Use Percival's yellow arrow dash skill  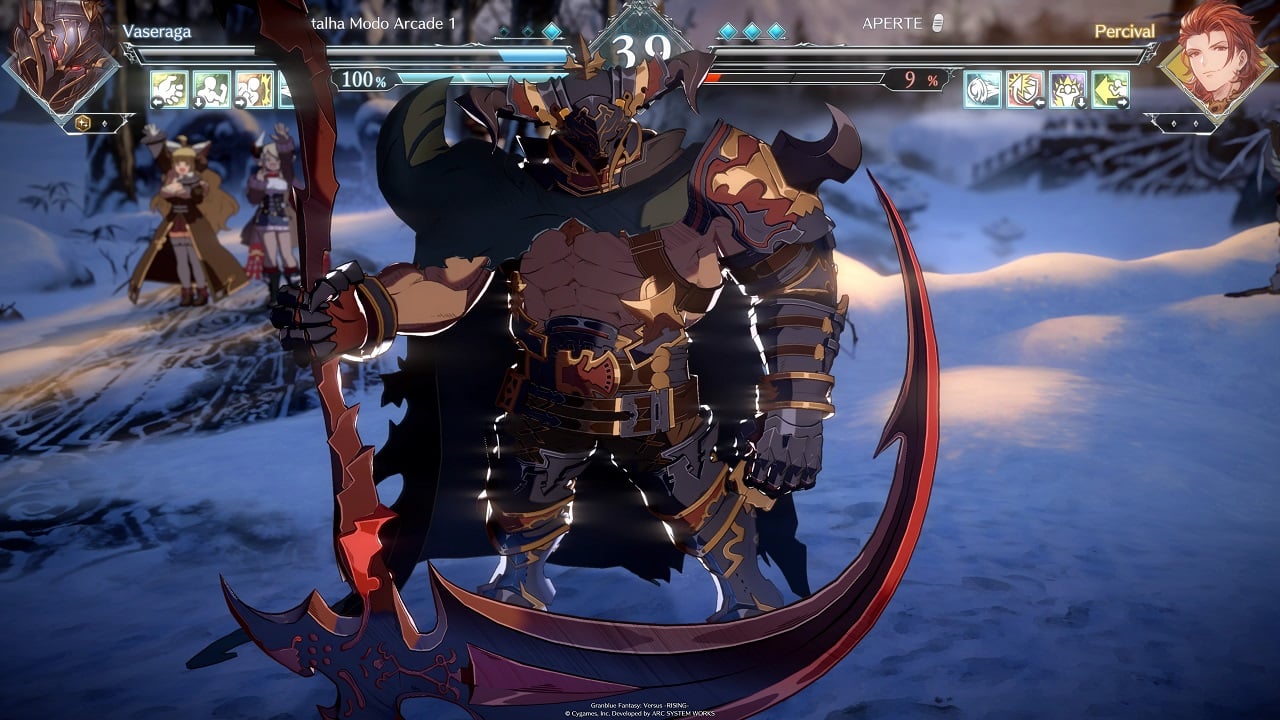pyautogui.click(x=1110, y=89)
